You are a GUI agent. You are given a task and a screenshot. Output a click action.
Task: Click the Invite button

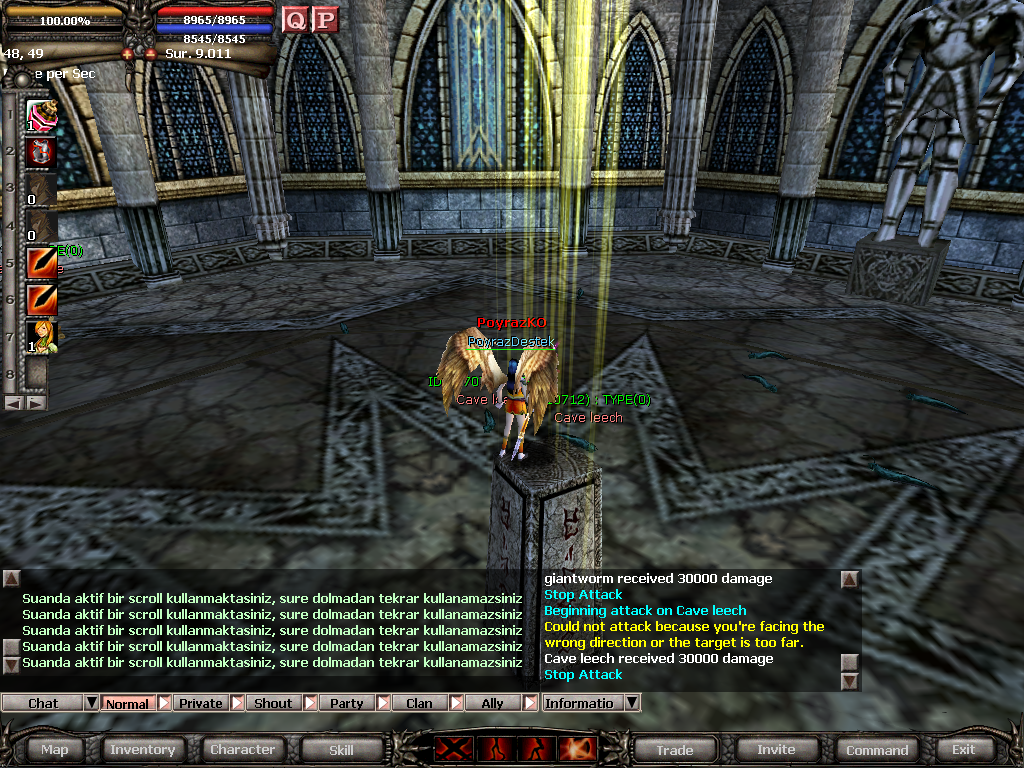click(x=776, y=749)
